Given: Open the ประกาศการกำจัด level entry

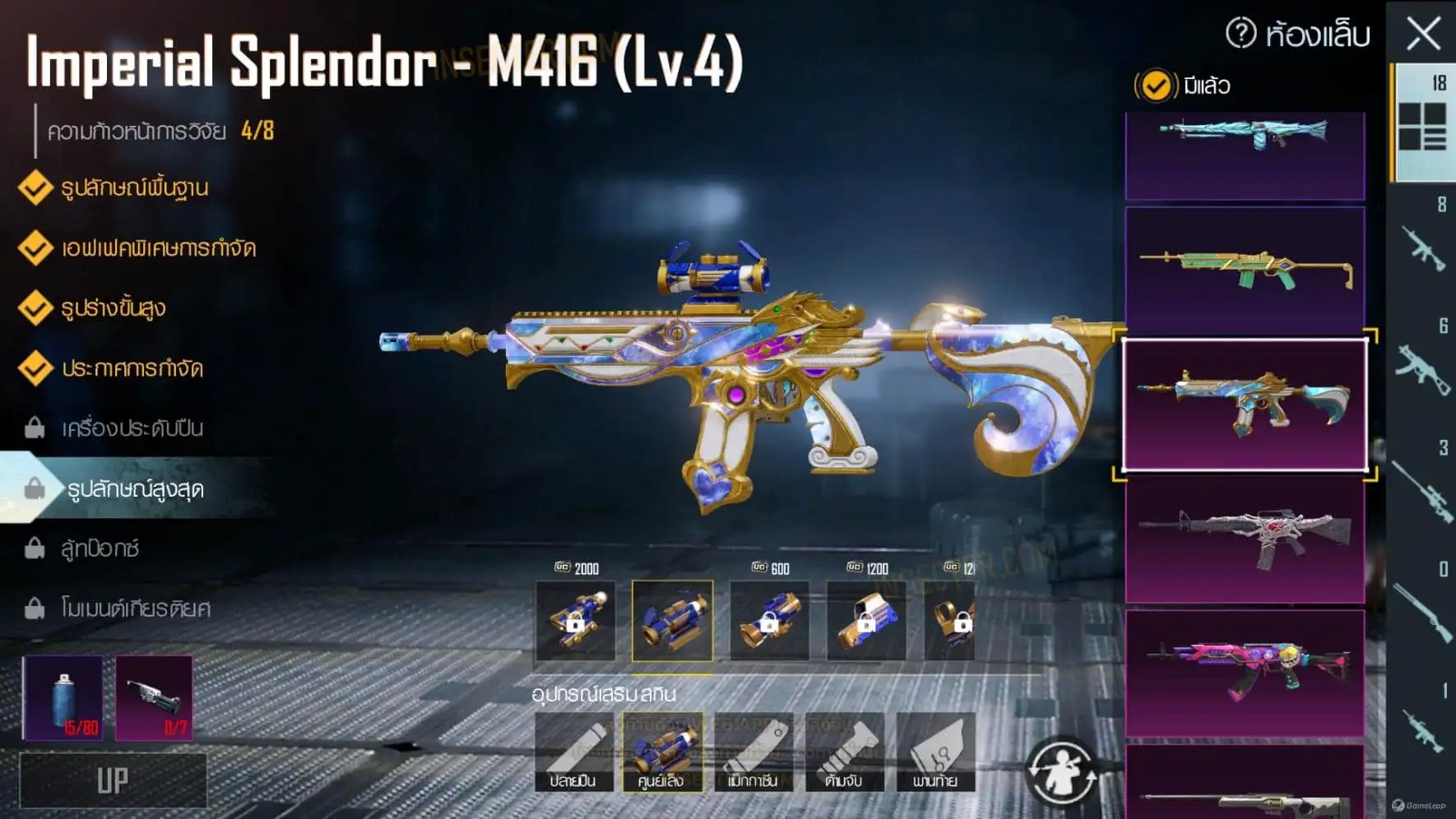Looking at the screenshot, I should pyautogui.click(x=132, y=368).
